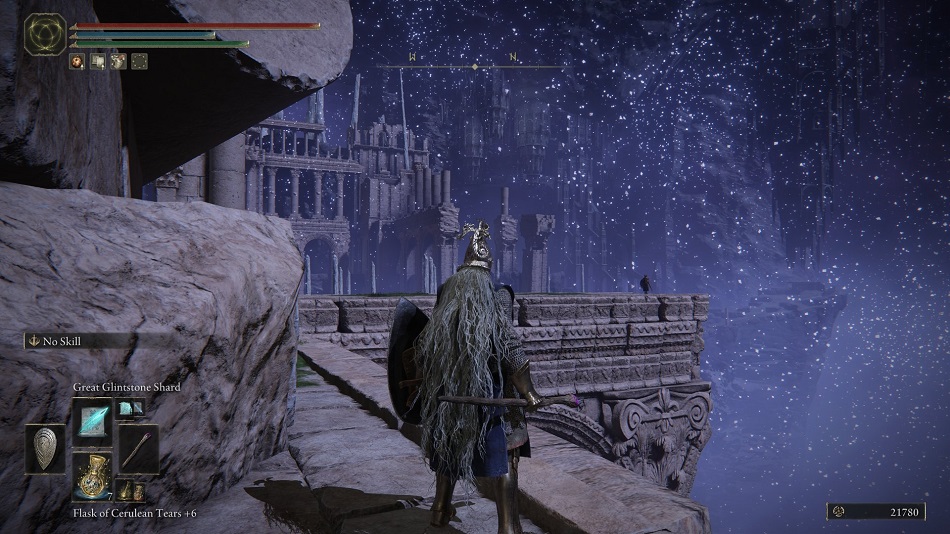Click the next-item preview beside the flask slot
Screen dimensions: 950x534
127,490
